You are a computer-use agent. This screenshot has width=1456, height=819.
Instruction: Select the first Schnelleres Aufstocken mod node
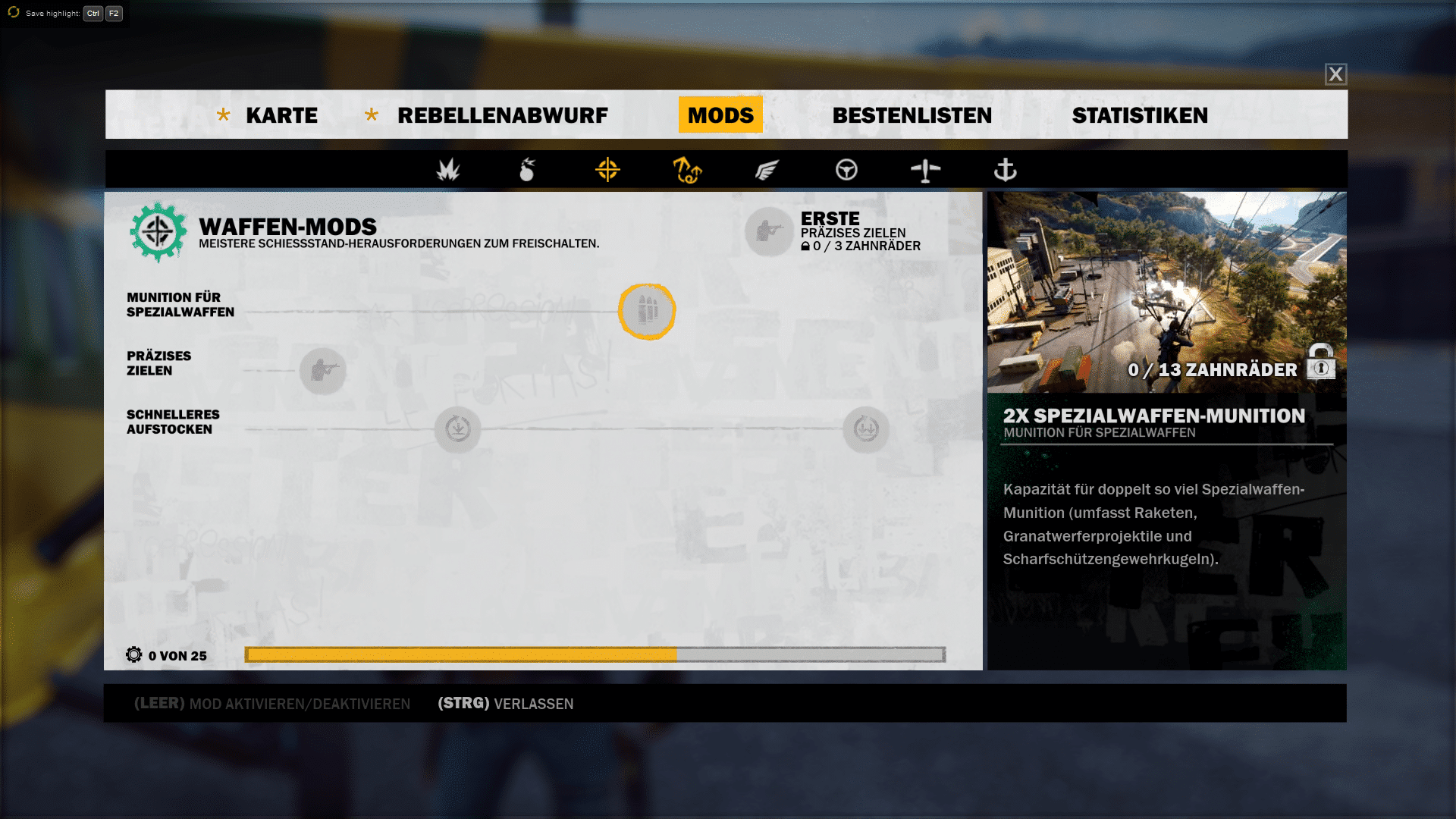click(x=458, y=429)
